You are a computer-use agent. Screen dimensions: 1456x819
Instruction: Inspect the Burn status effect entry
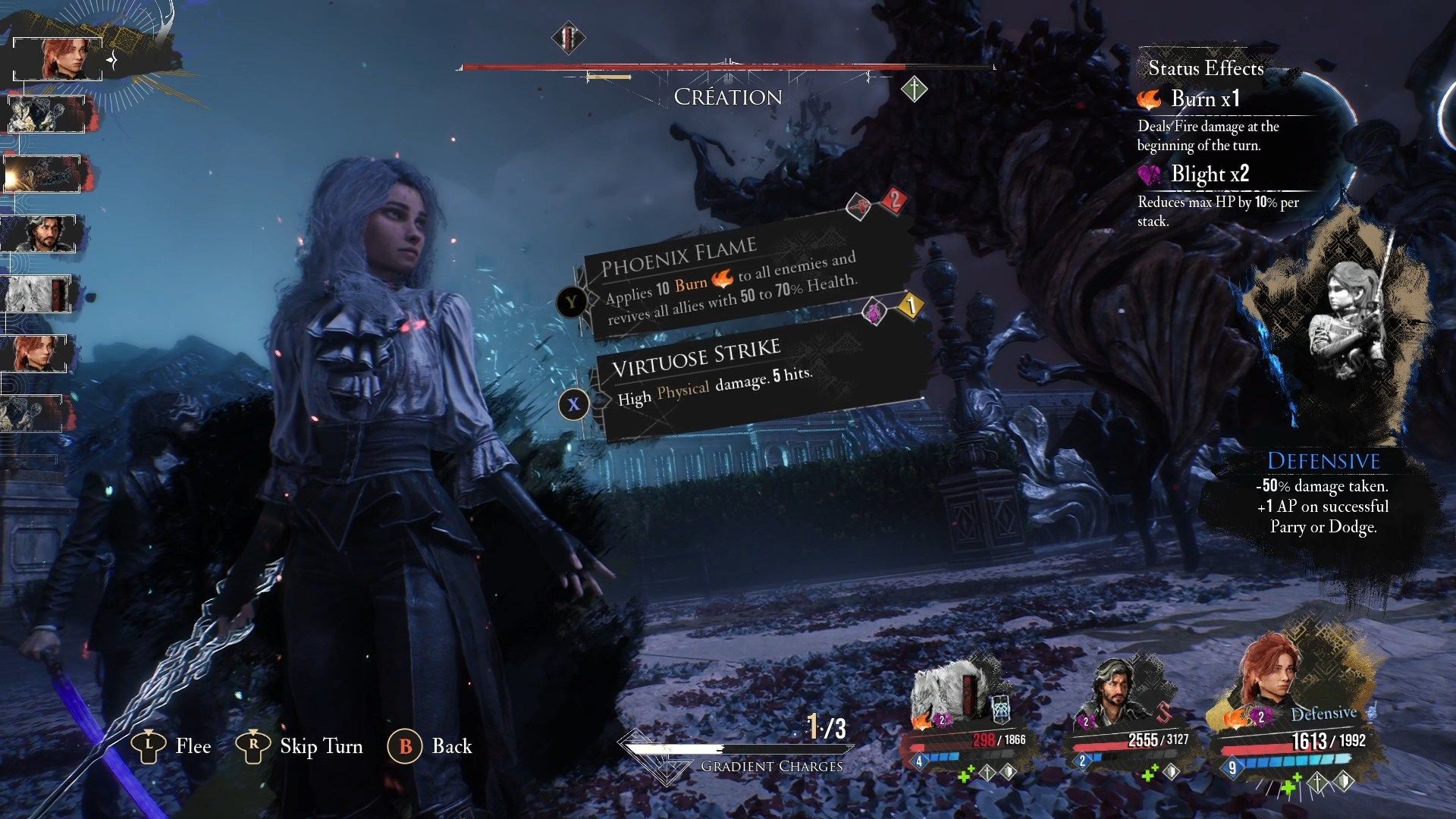pyautogui.click(x=1204, y=99)
